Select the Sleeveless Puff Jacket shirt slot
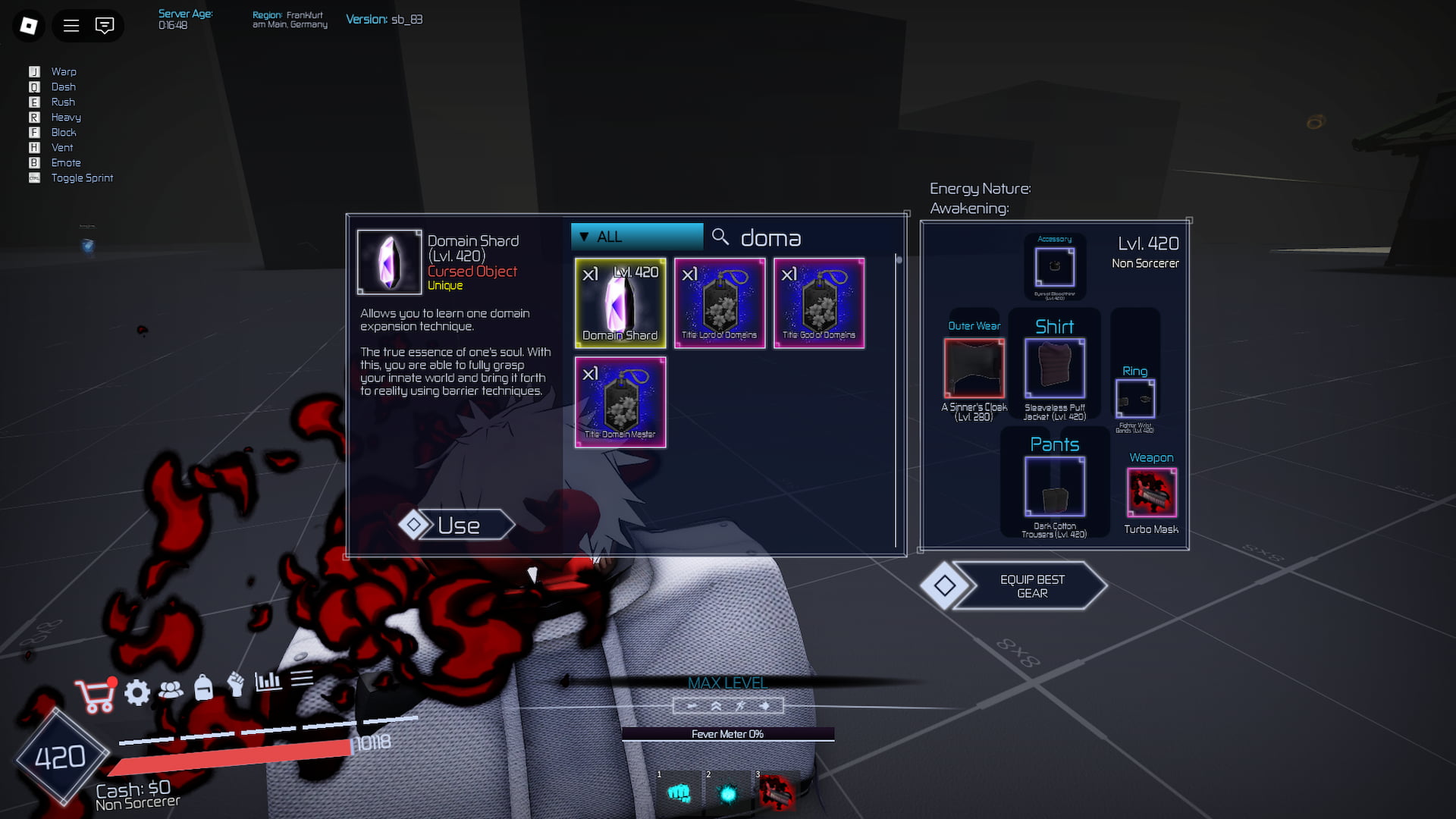 click(x=1055, y=368)
